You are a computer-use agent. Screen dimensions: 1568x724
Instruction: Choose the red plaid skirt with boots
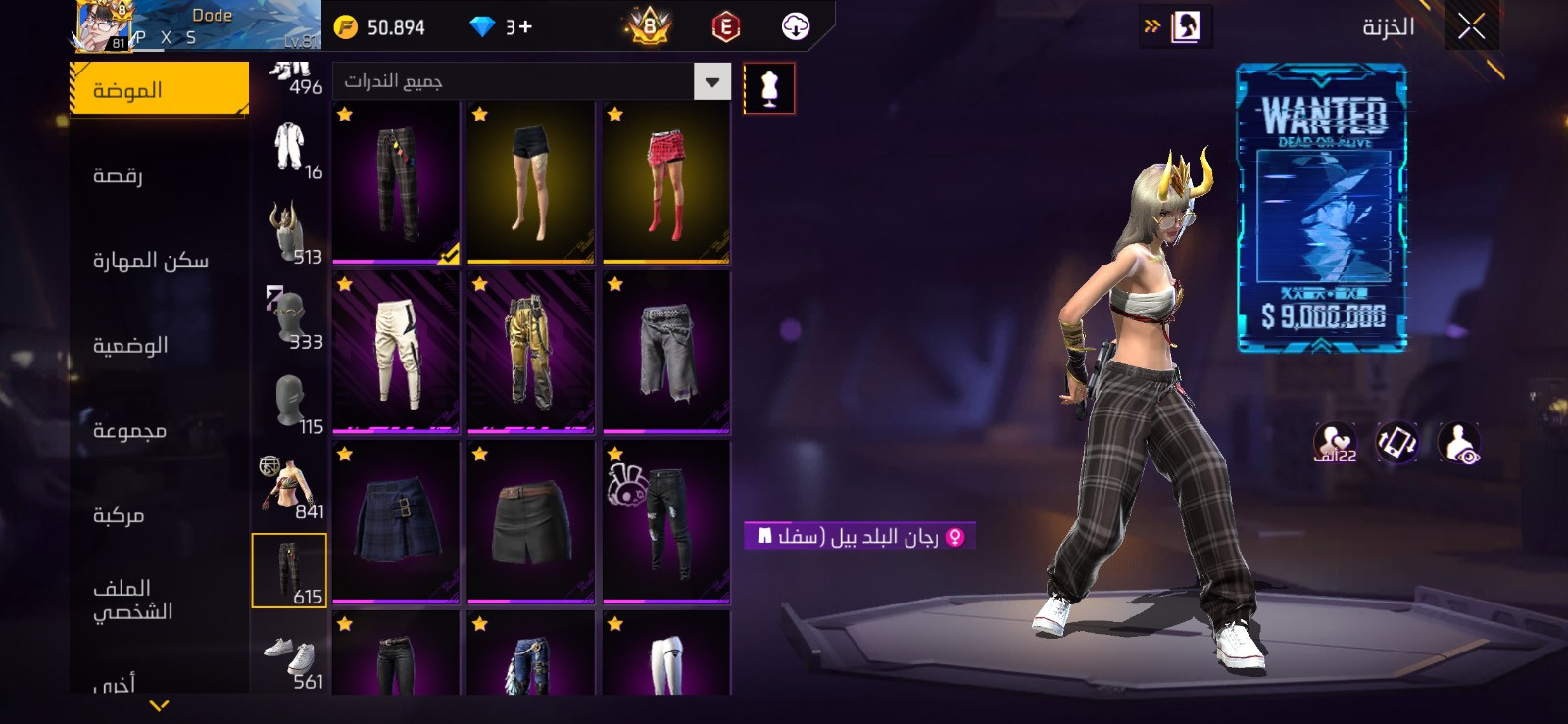pos(666,183)
